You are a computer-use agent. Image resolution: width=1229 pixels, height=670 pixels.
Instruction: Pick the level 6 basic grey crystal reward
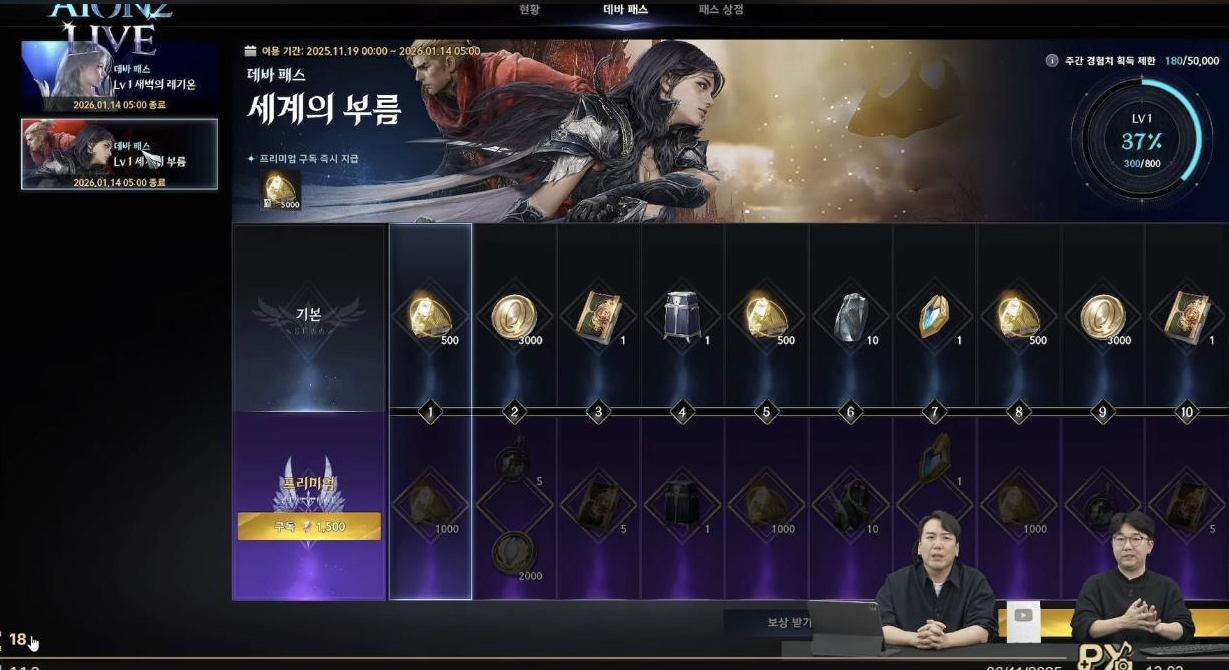coord(850,318)
